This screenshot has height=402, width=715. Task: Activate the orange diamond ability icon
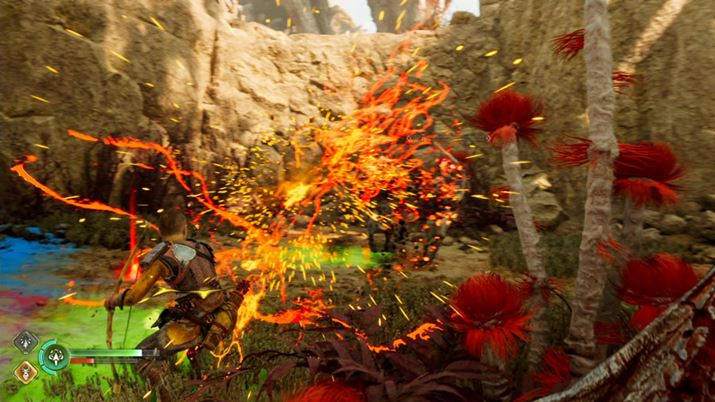pyautogui.click(x=25, y=371)
